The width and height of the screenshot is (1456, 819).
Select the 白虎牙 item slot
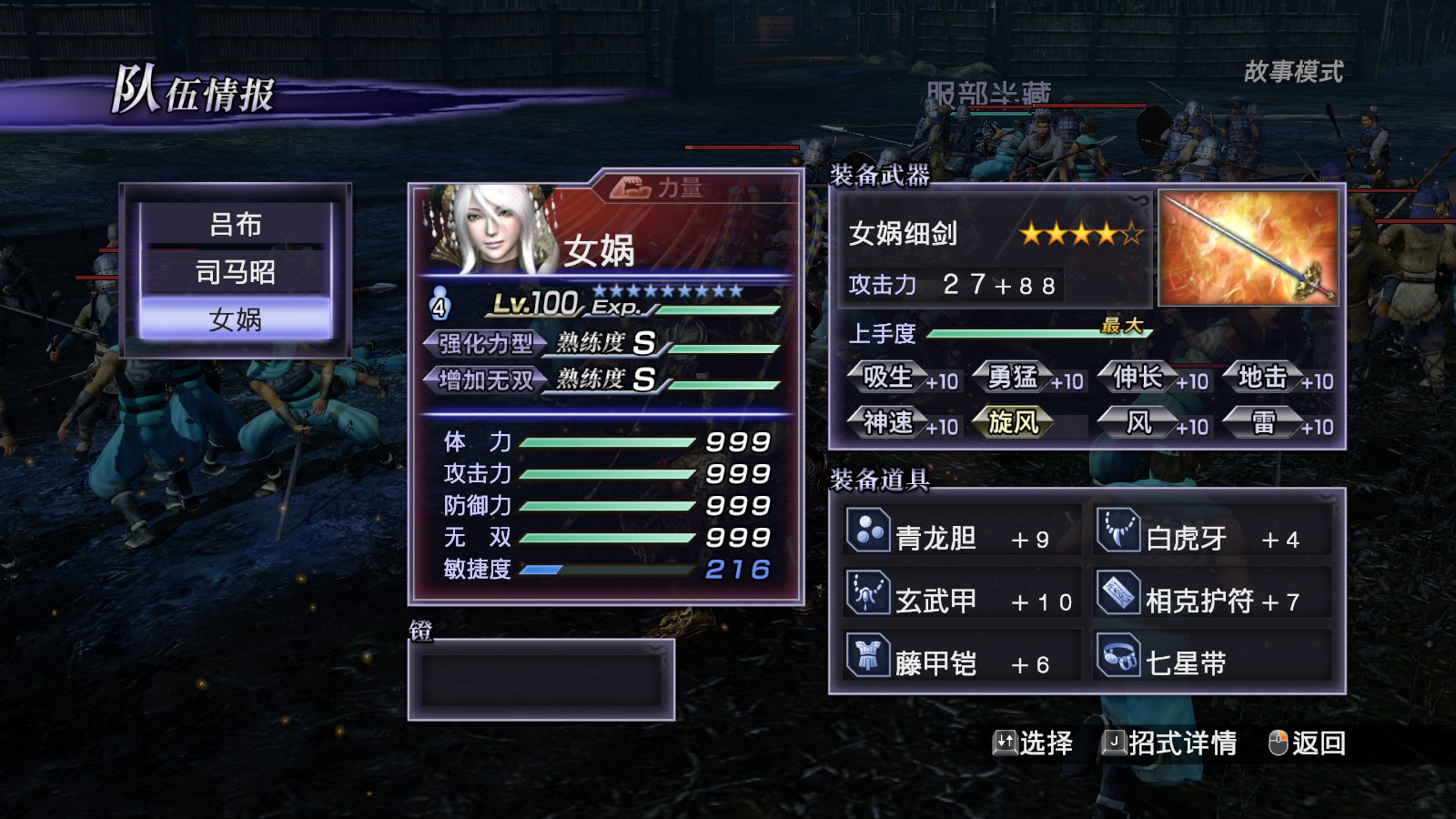pyautogui.click(x=1212, y=538)
